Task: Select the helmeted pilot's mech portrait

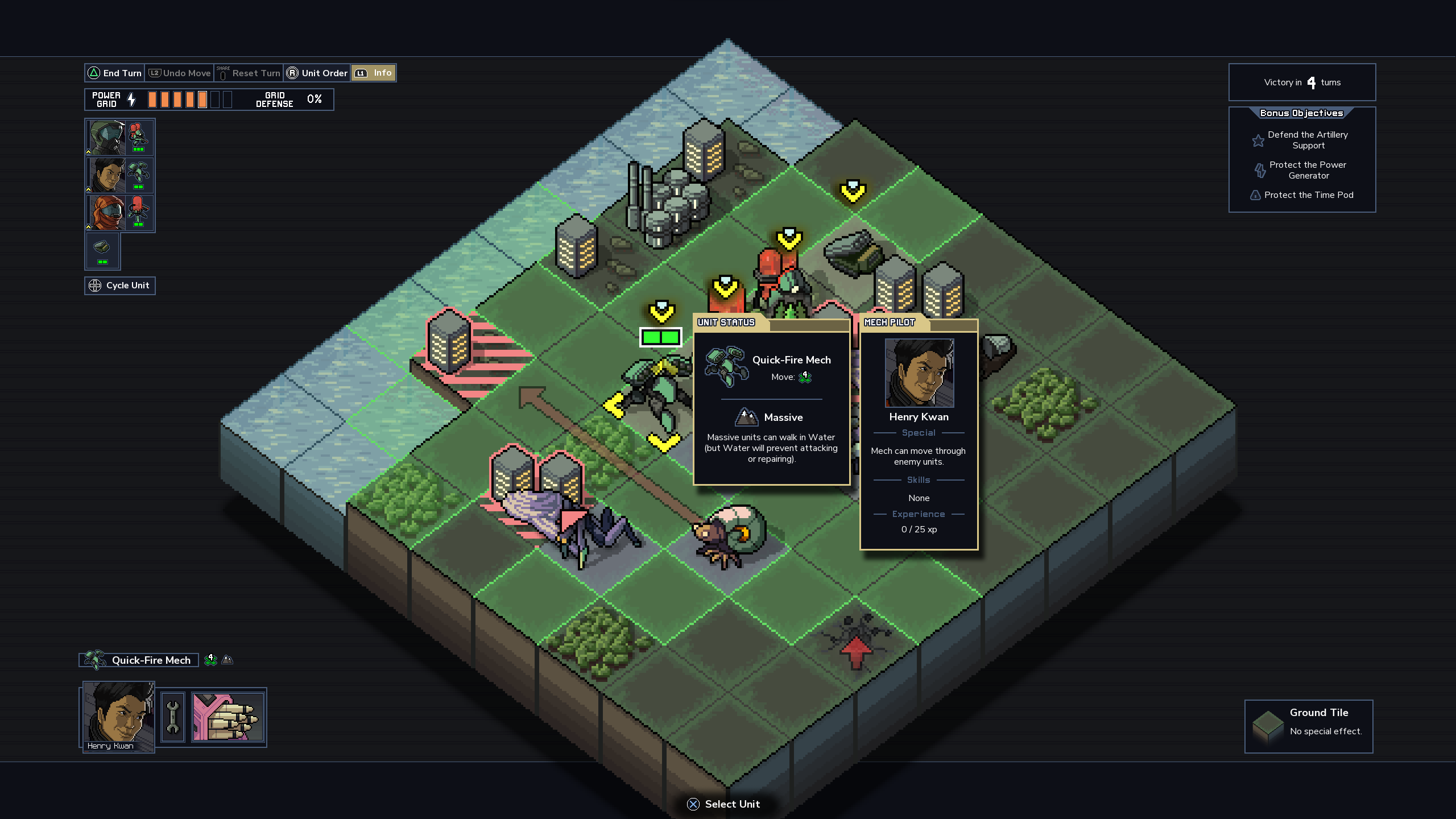Action: tap(119, 138)
